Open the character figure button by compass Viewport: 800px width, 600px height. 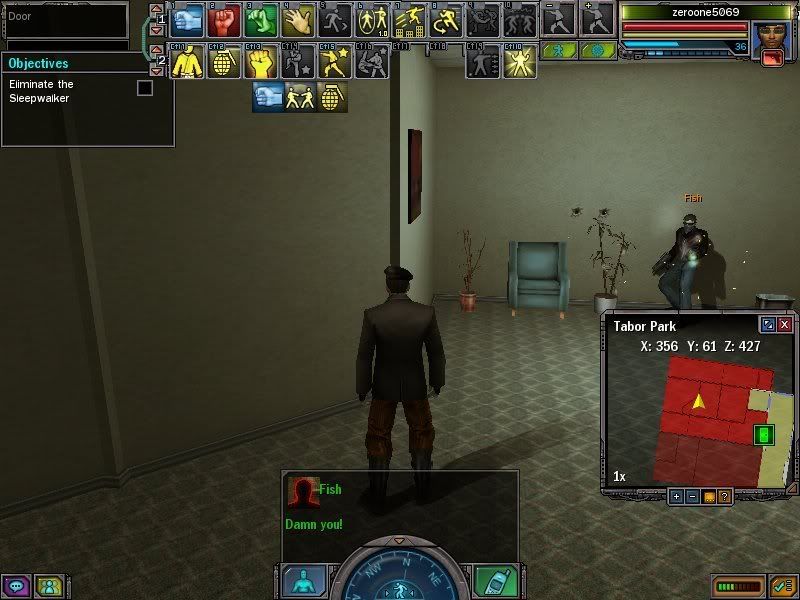[x=303, y=581]
